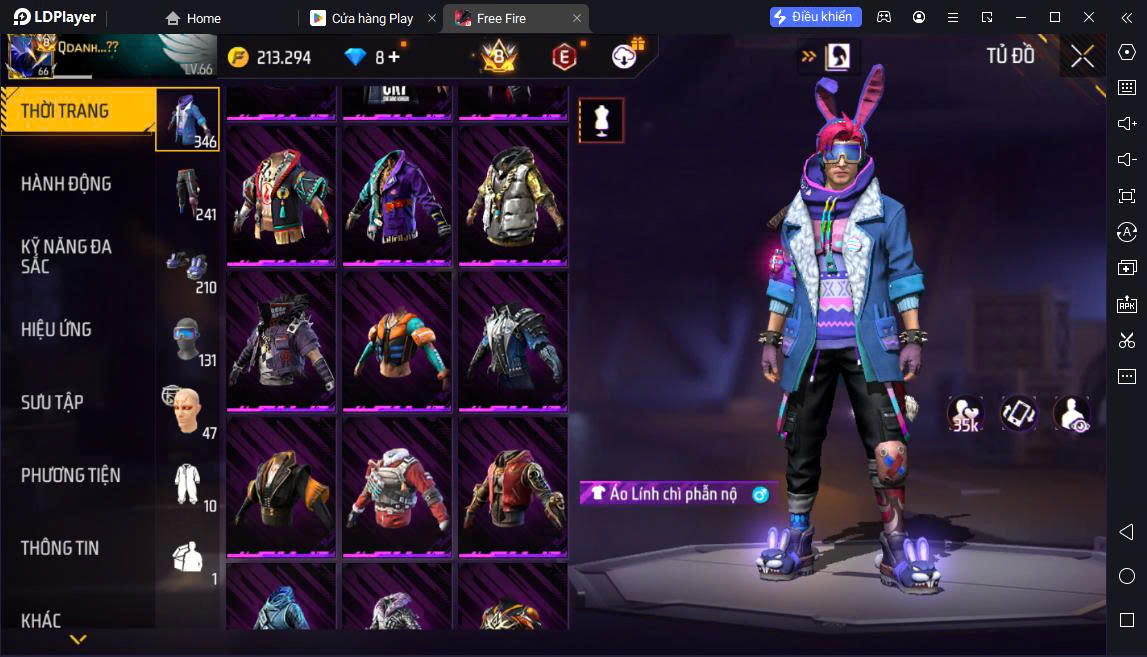Image resolution: width=1147 pixels, height=657 pixels.
Task: Show the HIỆU ỨNG category
Action: point(56,329)
